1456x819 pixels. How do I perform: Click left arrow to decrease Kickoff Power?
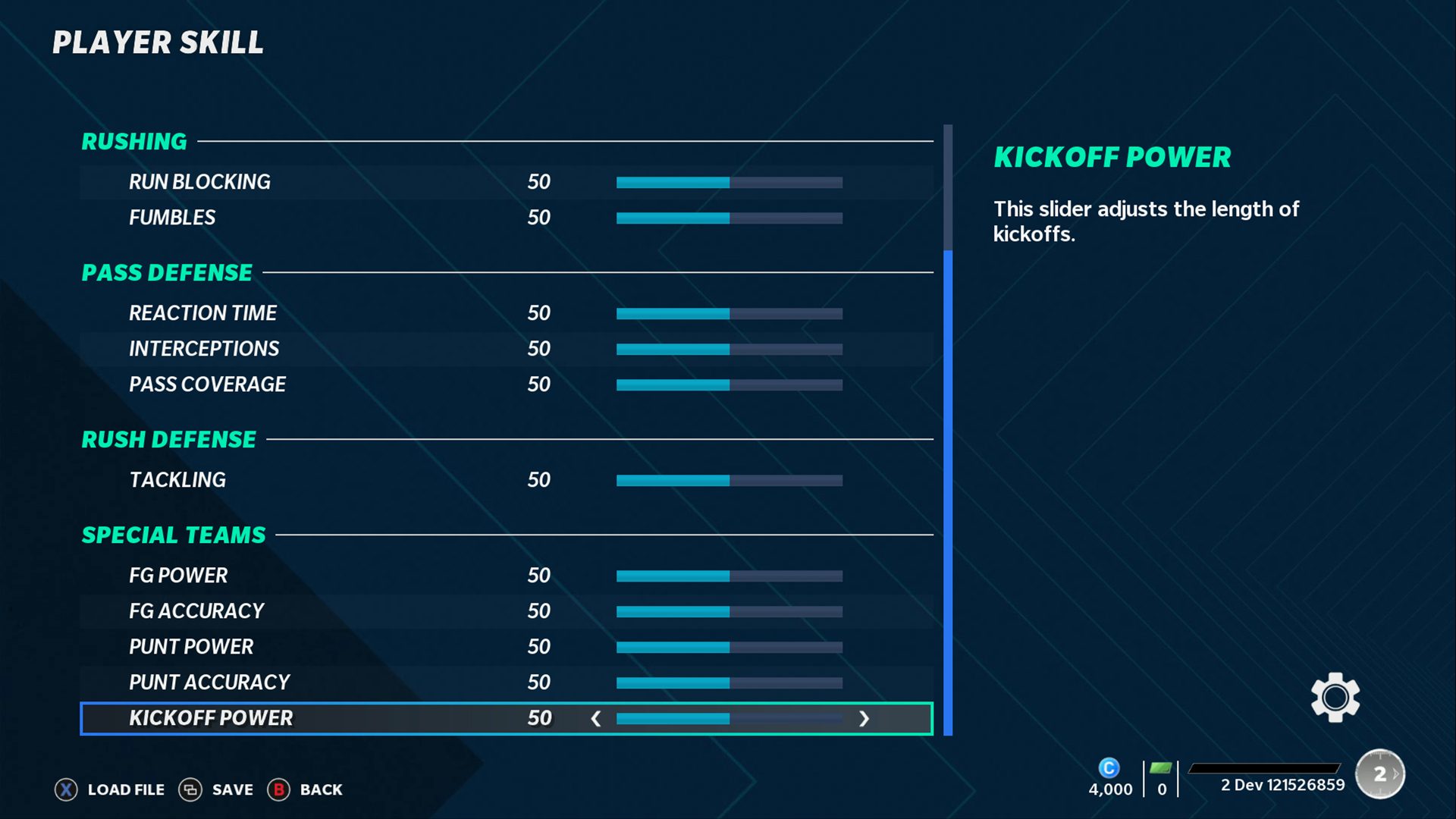coord(597,718)
